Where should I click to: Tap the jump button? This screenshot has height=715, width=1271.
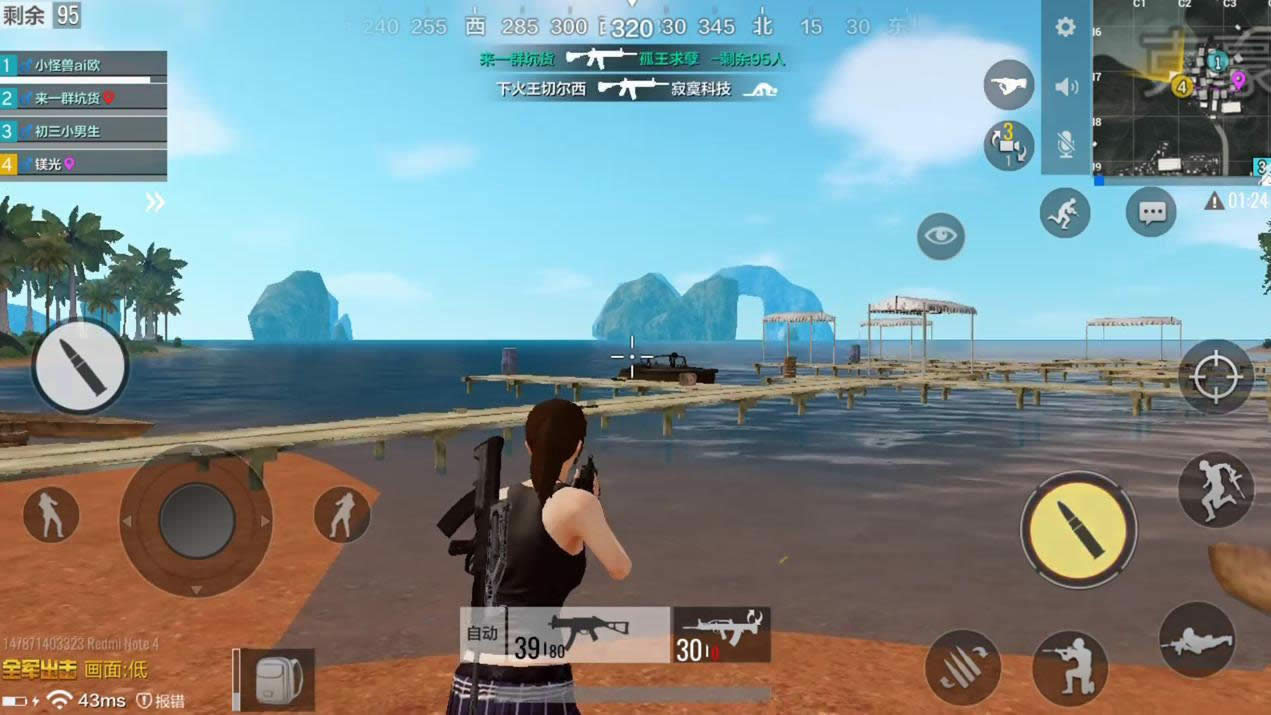(x=1215, y=490)
